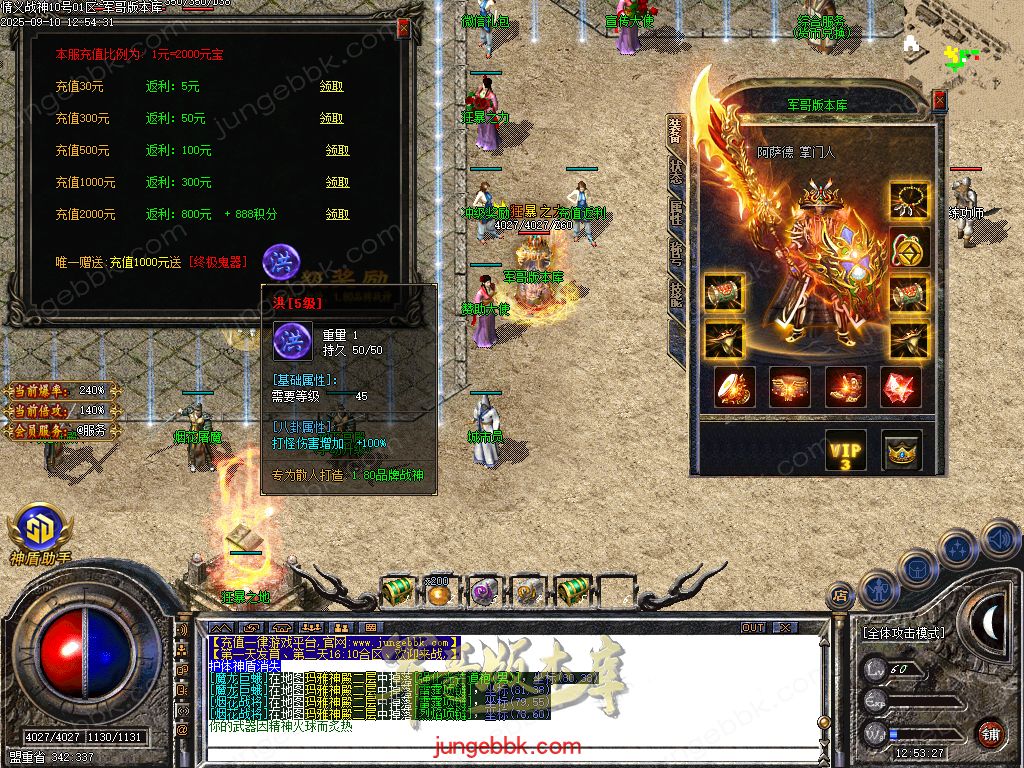
Task: Use the purple swirl scroll hotbar item
Action: point(483,593)
